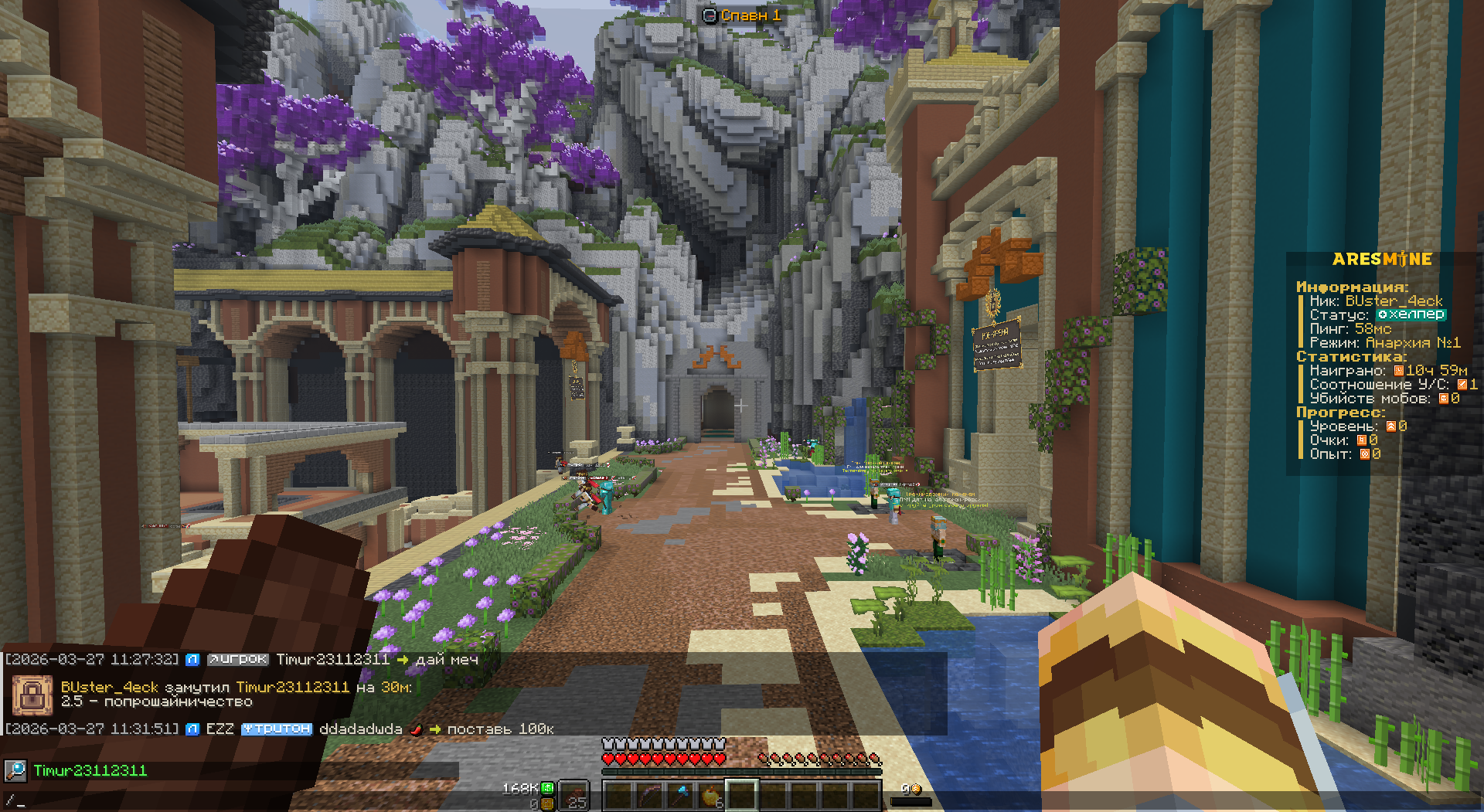Click the padlock mute icon in chat
This screenshot has height=812, width=1484.
coord(32,695)
